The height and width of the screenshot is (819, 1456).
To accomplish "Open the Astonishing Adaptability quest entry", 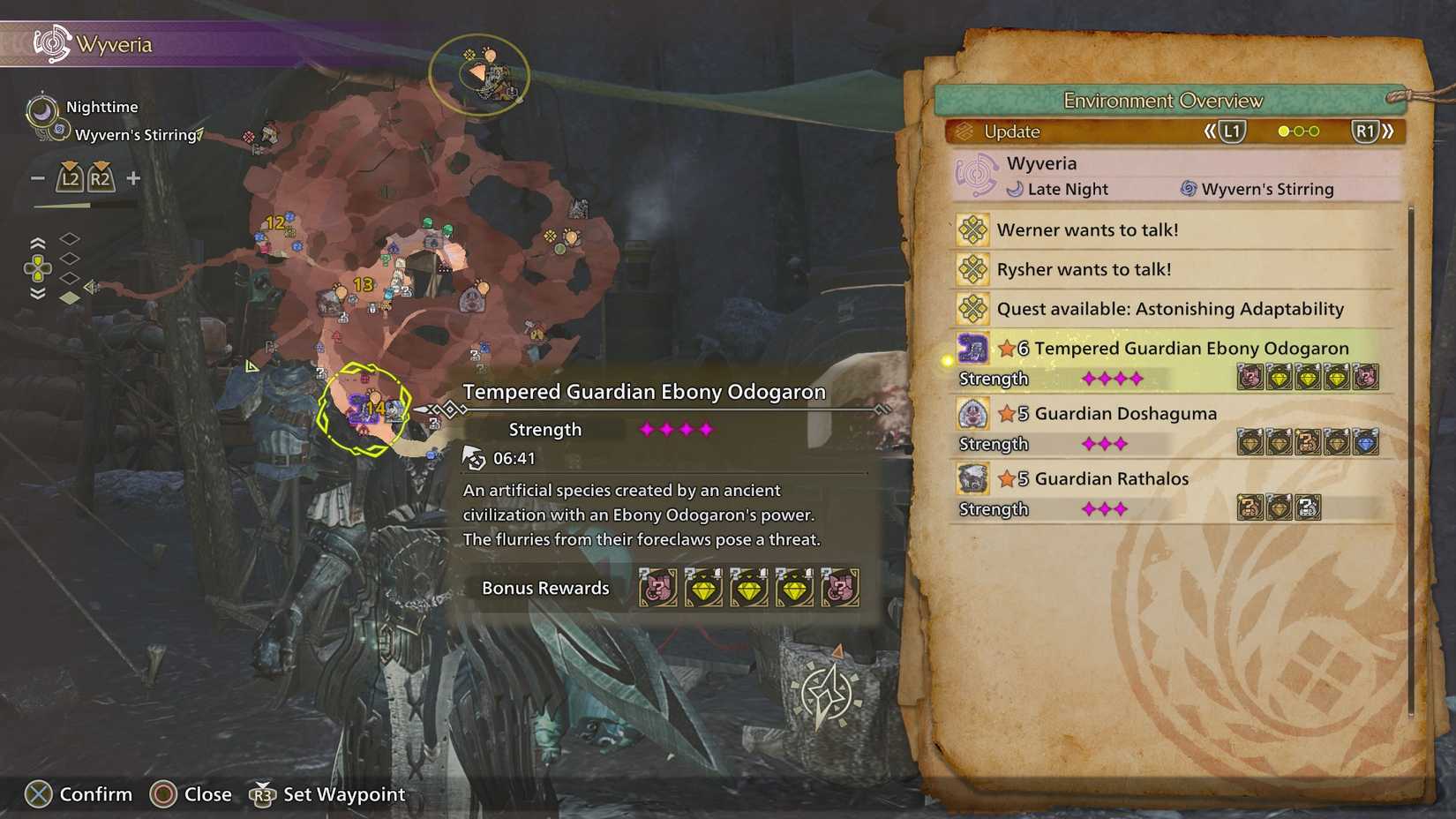I will coord(1169,309).
